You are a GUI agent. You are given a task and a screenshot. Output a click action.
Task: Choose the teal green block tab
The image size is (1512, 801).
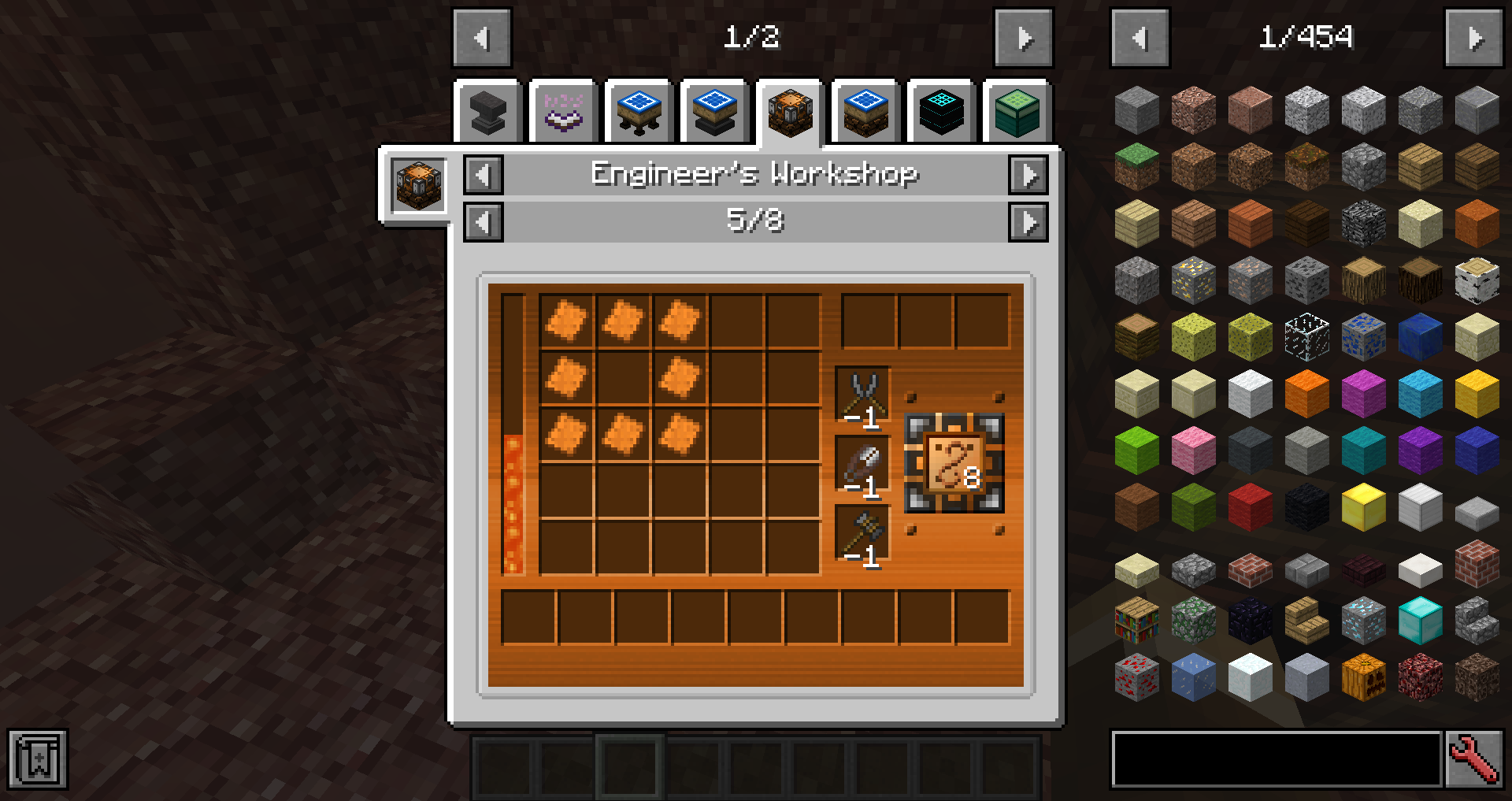click(x=1016, y=113)
